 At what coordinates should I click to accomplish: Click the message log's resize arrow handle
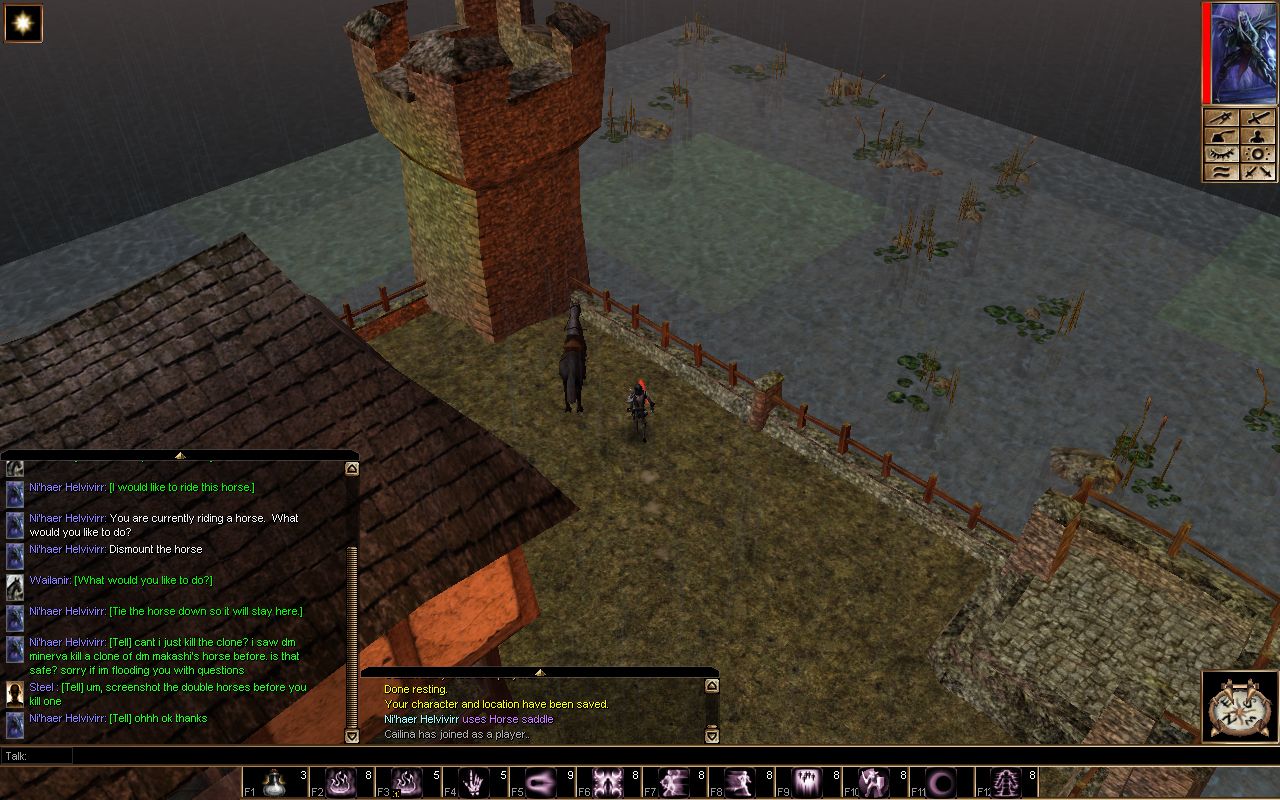point(539,672)
